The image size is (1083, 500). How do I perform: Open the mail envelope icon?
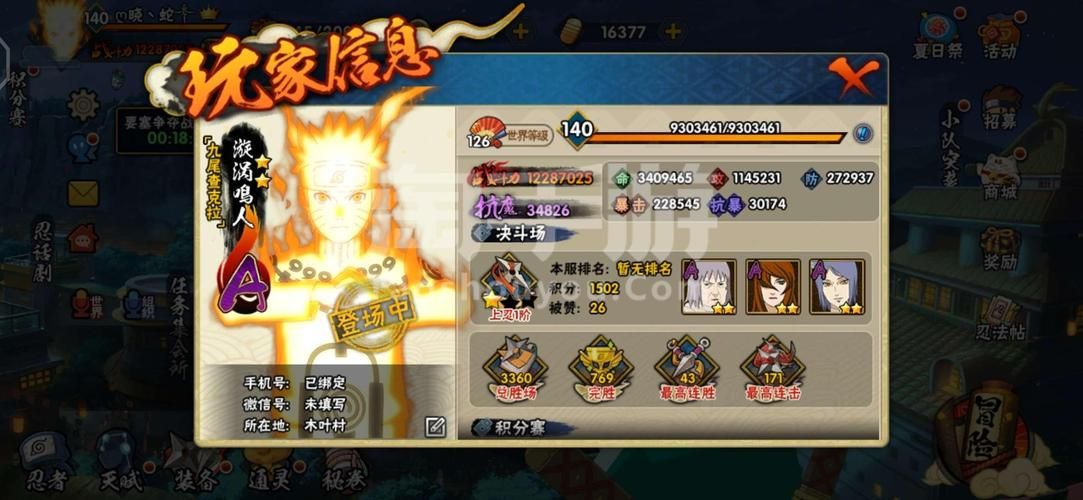pyautogui.click(x=83, y=192)
